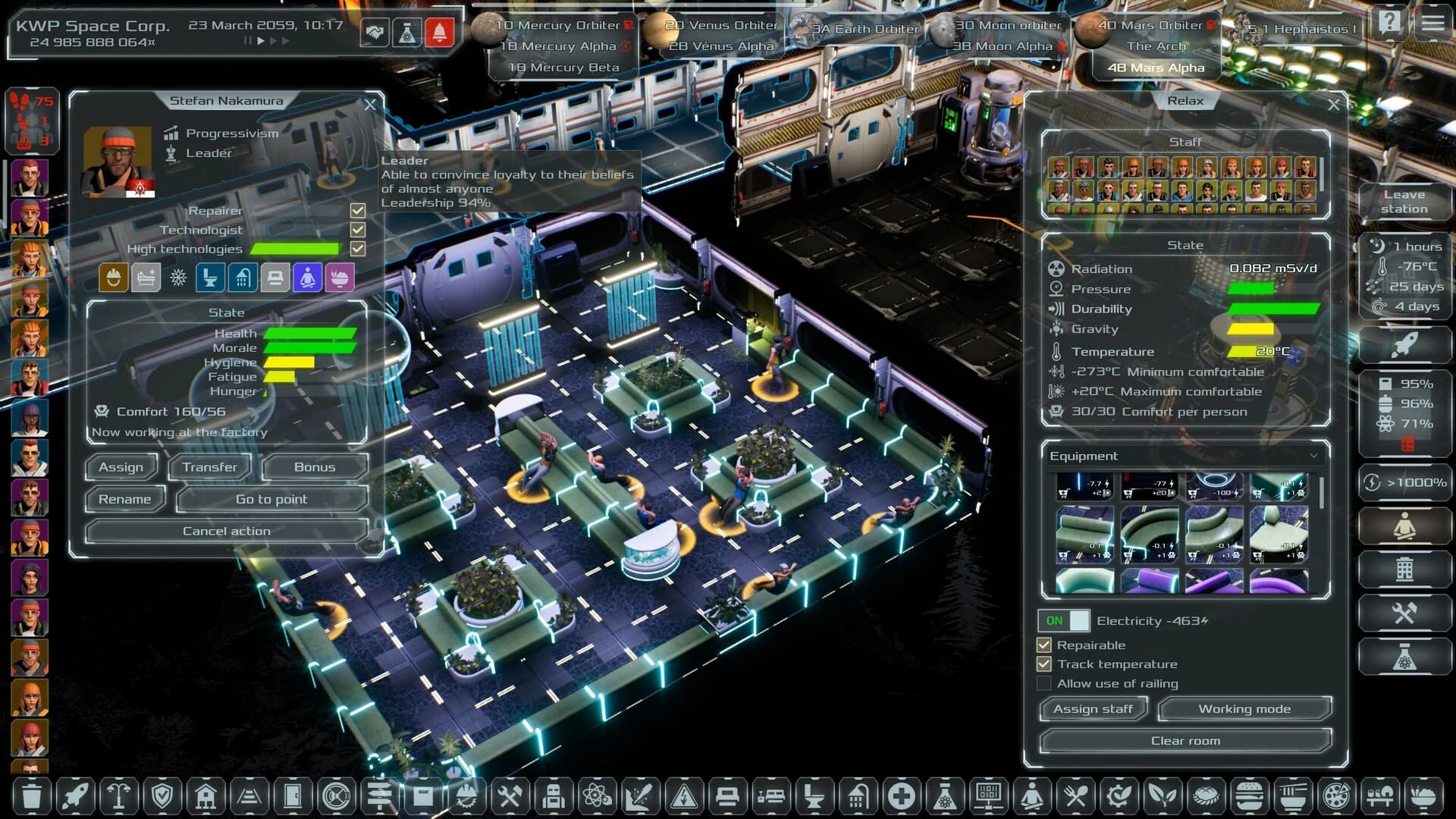Select the crossed tools repair icon

510,796
